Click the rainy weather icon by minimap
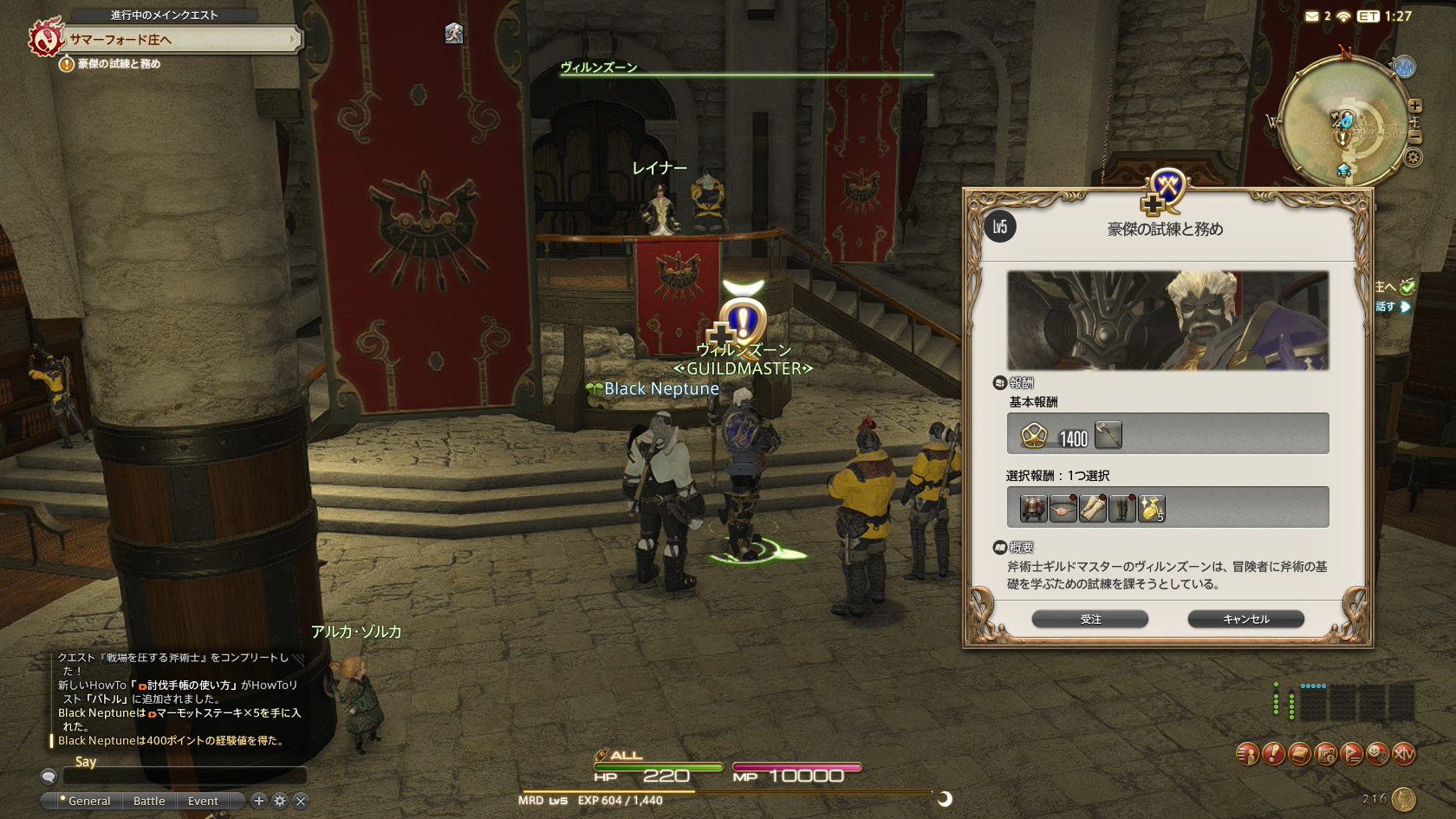Viewport: 1456px width, 819px height. pos(1404,67)
